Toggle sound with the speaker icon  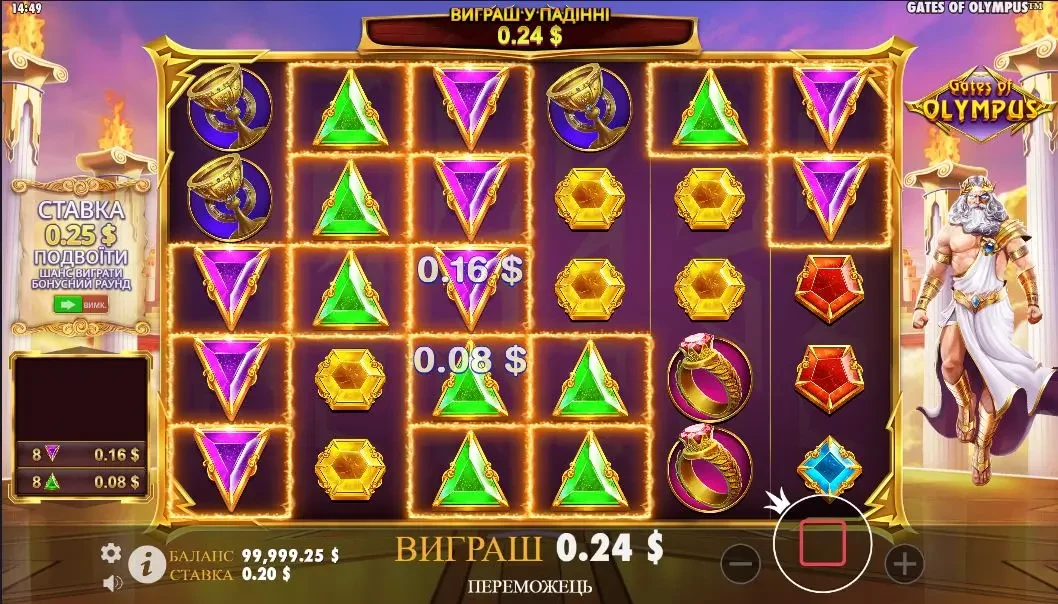tap(112, 581)
